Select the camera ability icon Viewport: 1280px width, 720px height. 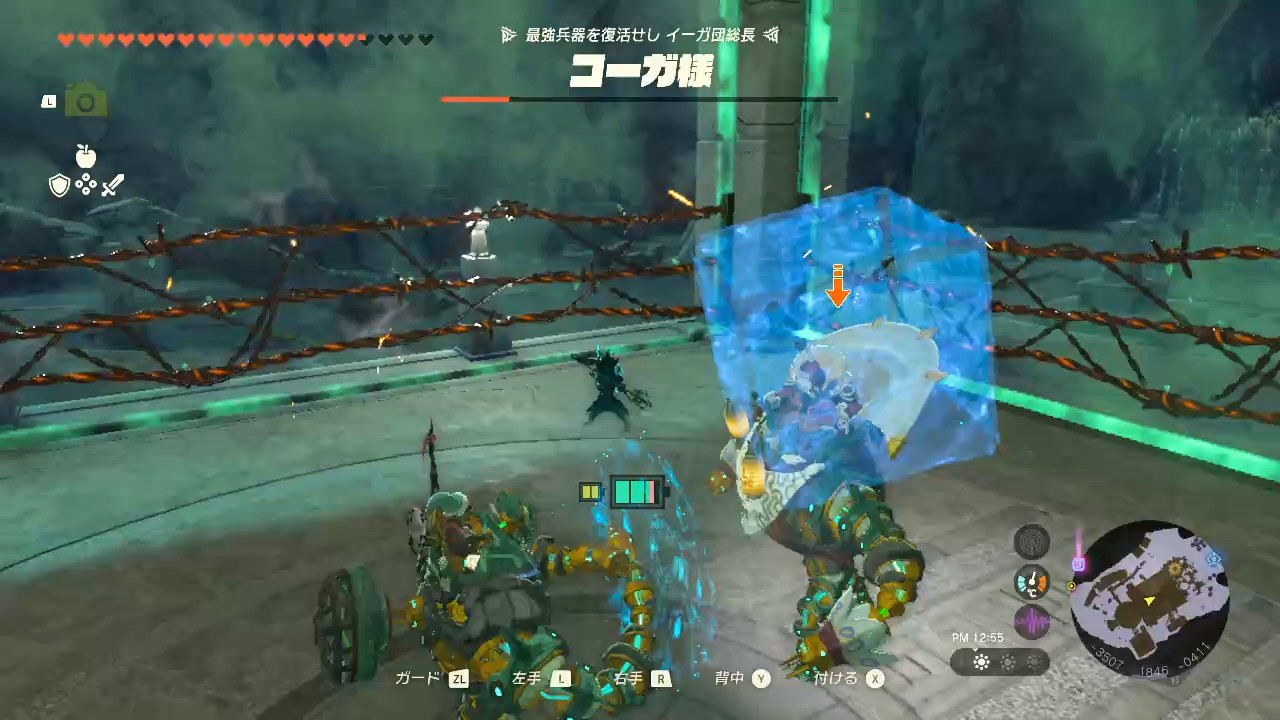pyautogui.click(x=86, y=101)
